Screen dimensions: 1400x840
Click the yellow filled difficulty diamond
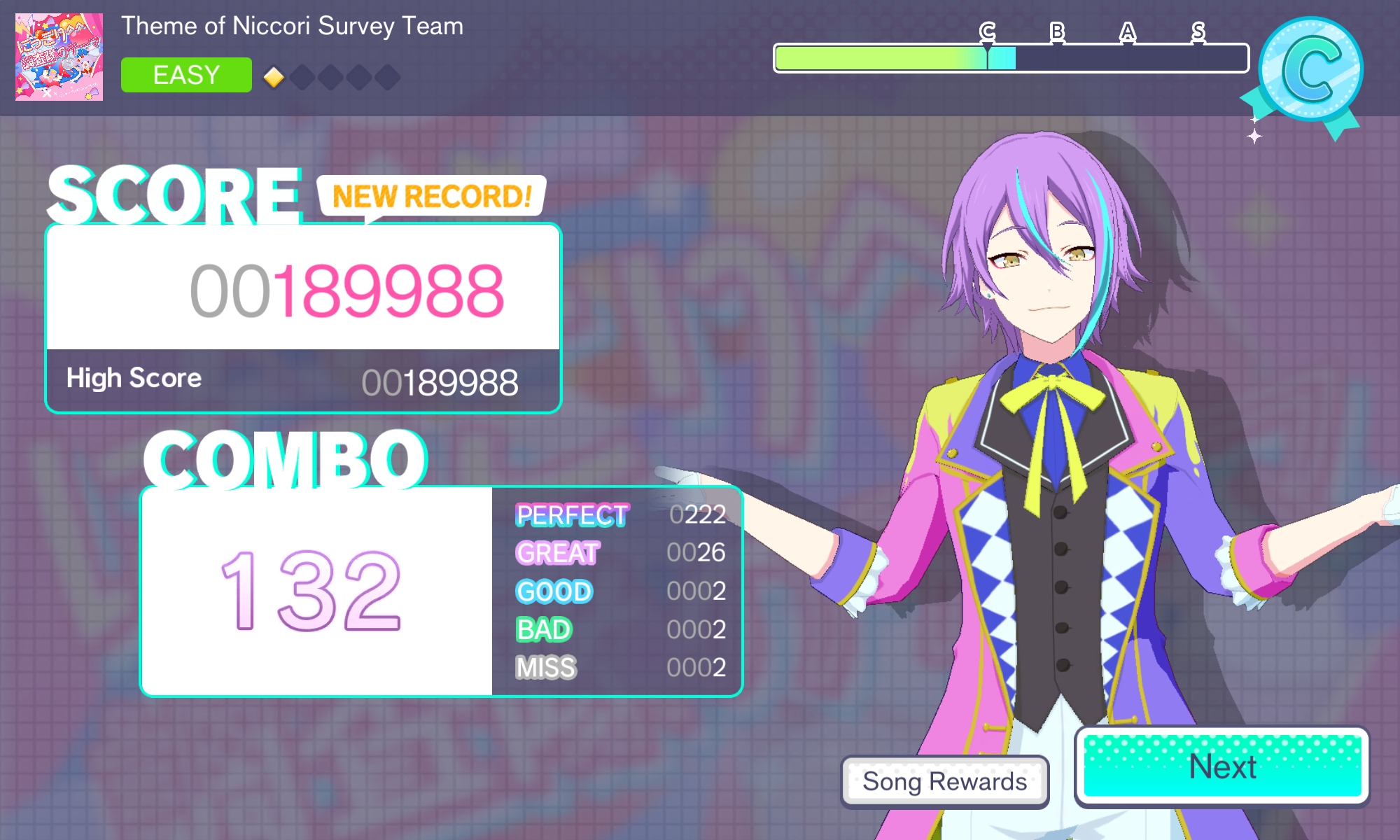[272, 78]
